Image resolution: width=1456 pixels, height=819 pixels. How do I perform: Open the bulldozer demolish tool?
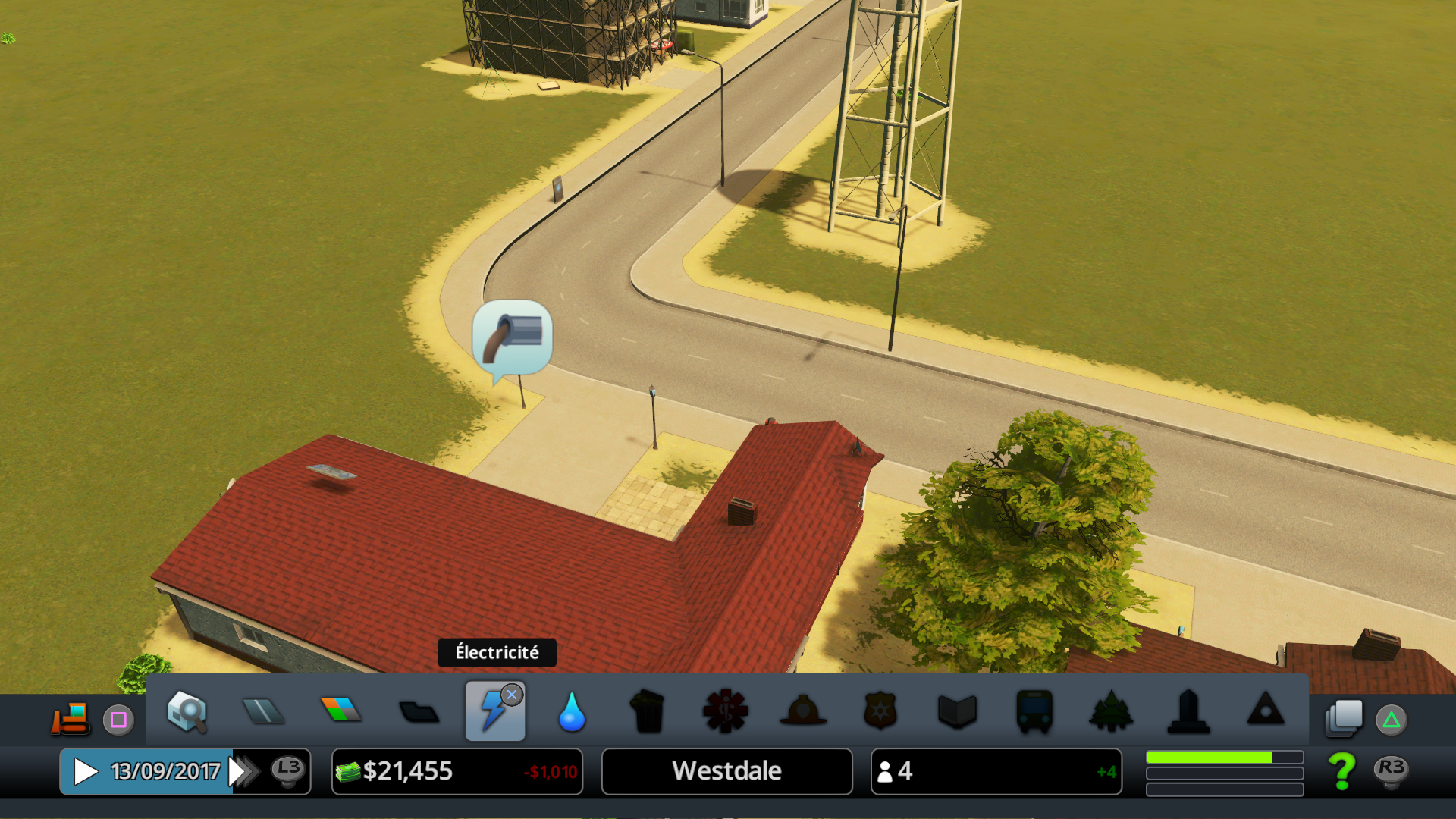[71, 717]
